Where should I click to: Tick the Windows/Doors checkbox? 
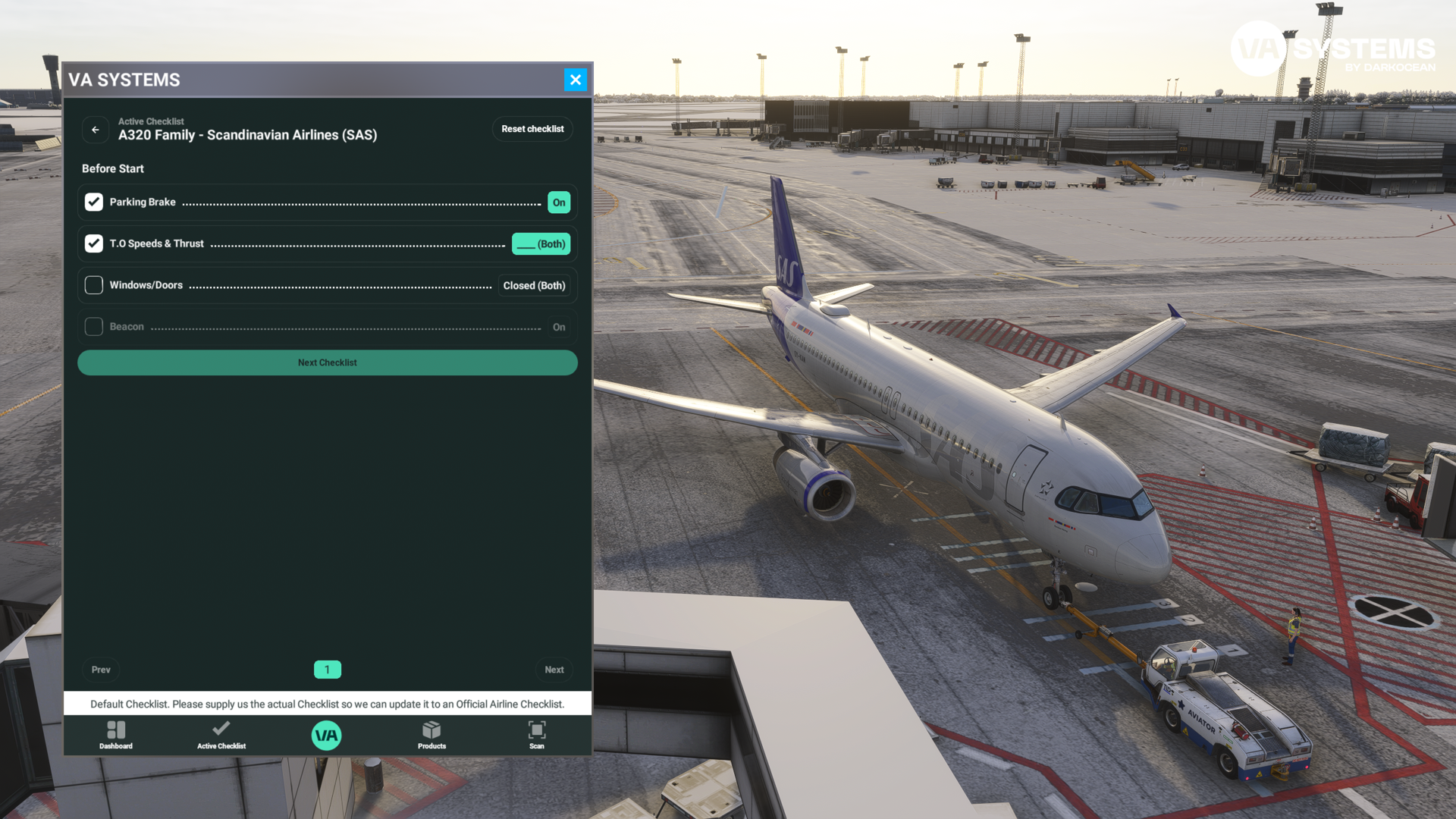(94, 285)
